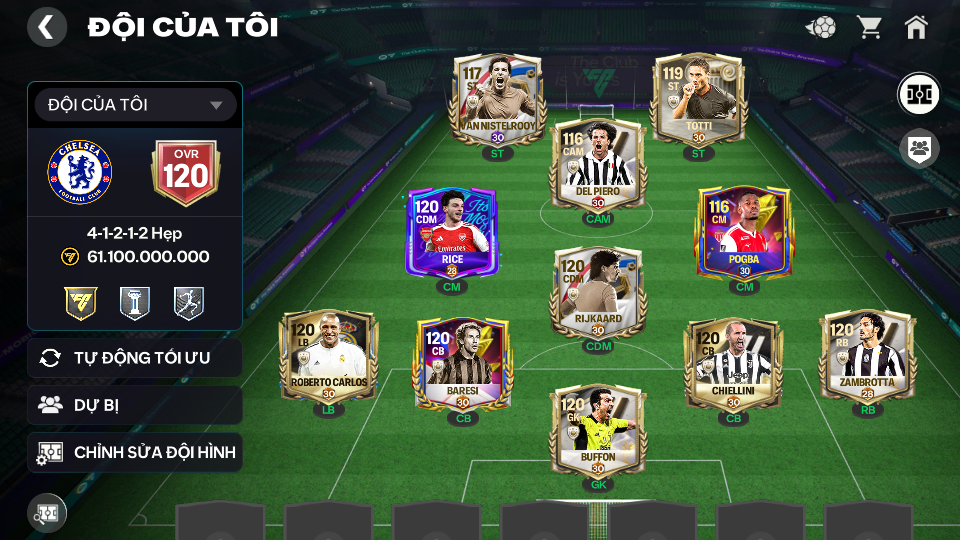
Task: Return to the home screen
Action: point(916,27)
